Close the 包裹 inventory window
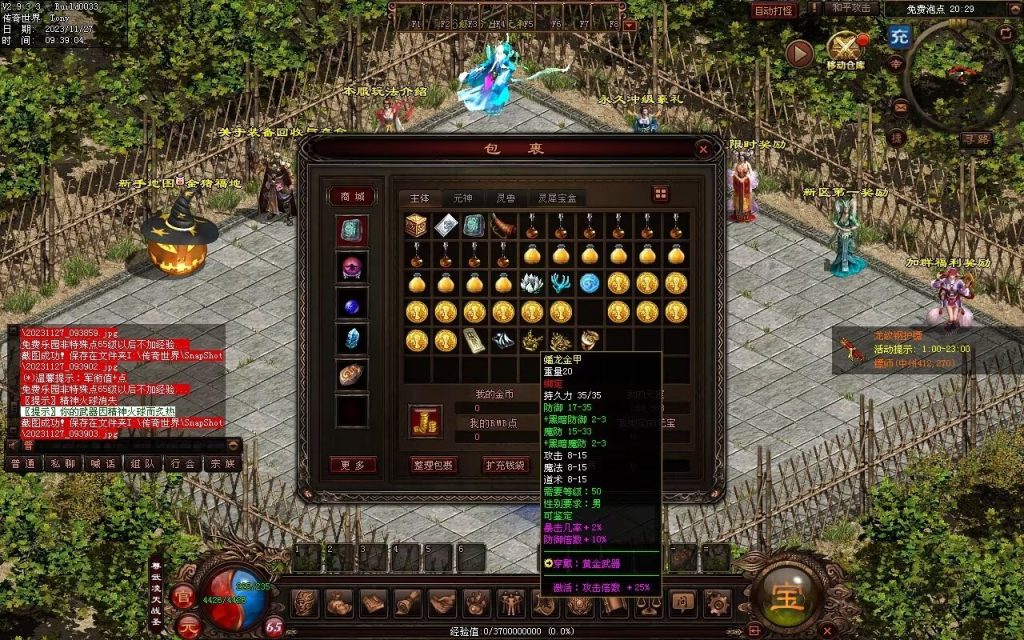Viewport: 1024px width, 640px height. click(703, 149)
